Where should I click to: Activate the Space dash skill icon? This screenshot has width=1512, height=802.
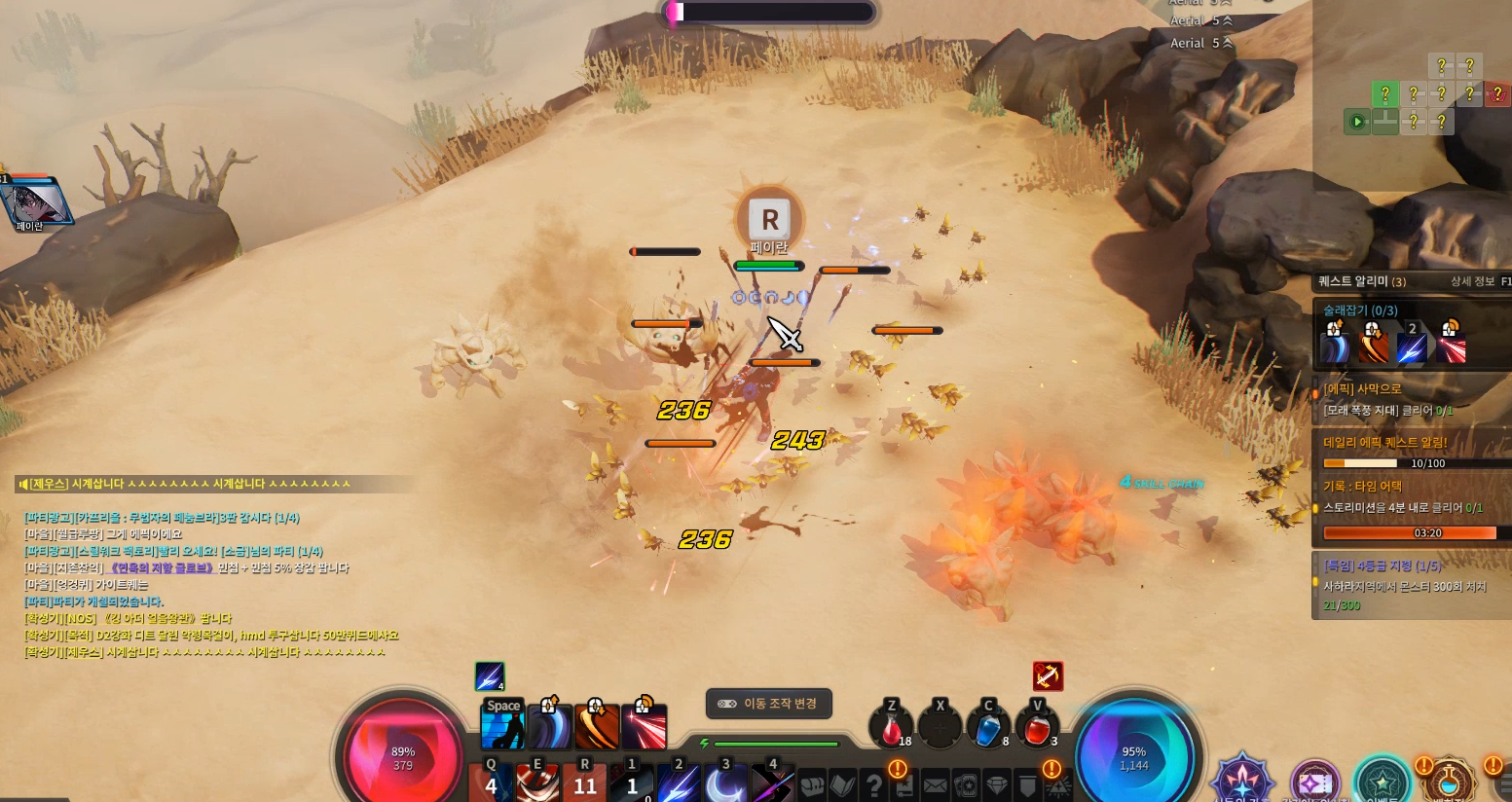[x=503, y=727]
